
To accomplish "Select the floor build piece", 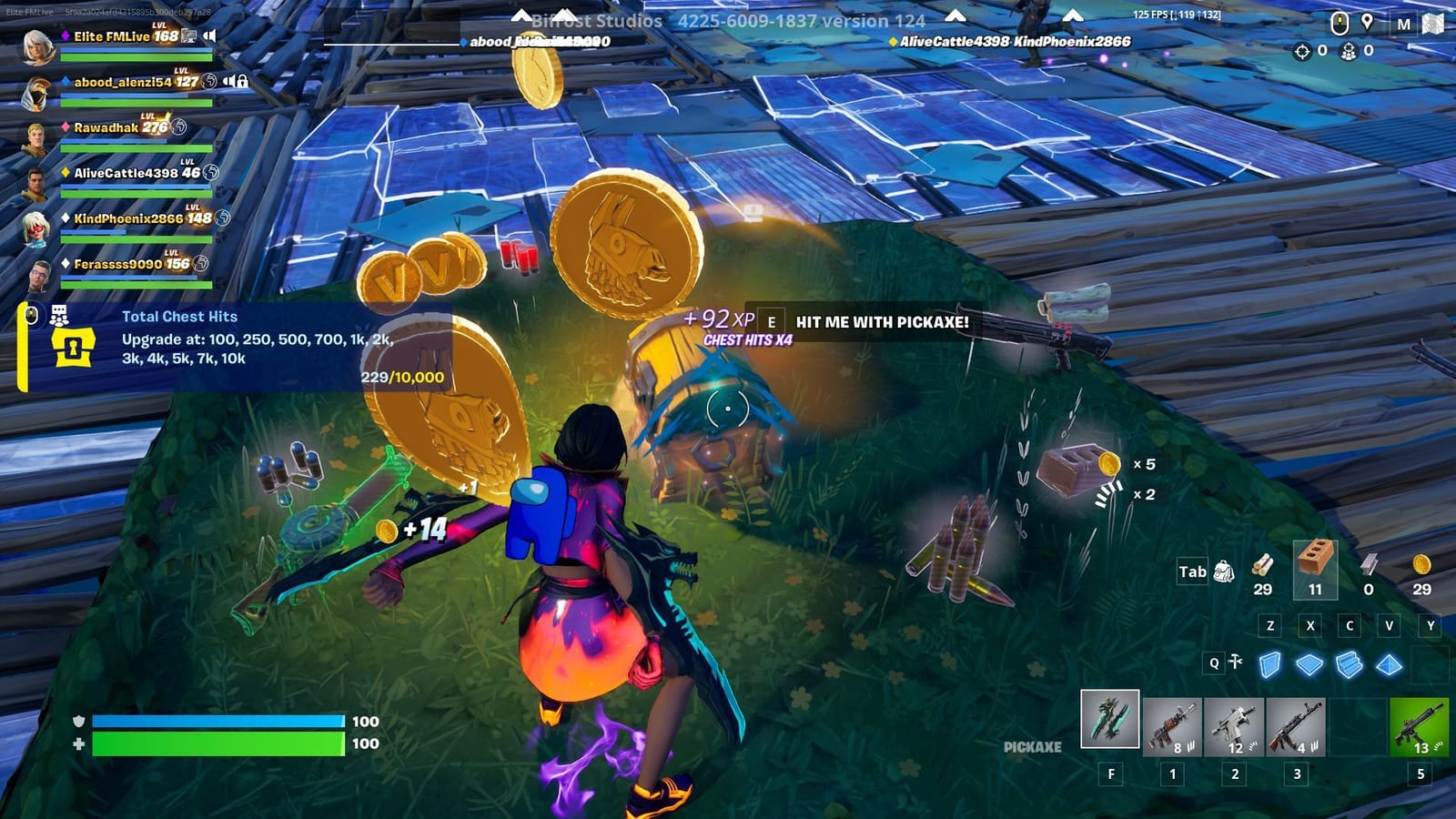I will 1310,664.
